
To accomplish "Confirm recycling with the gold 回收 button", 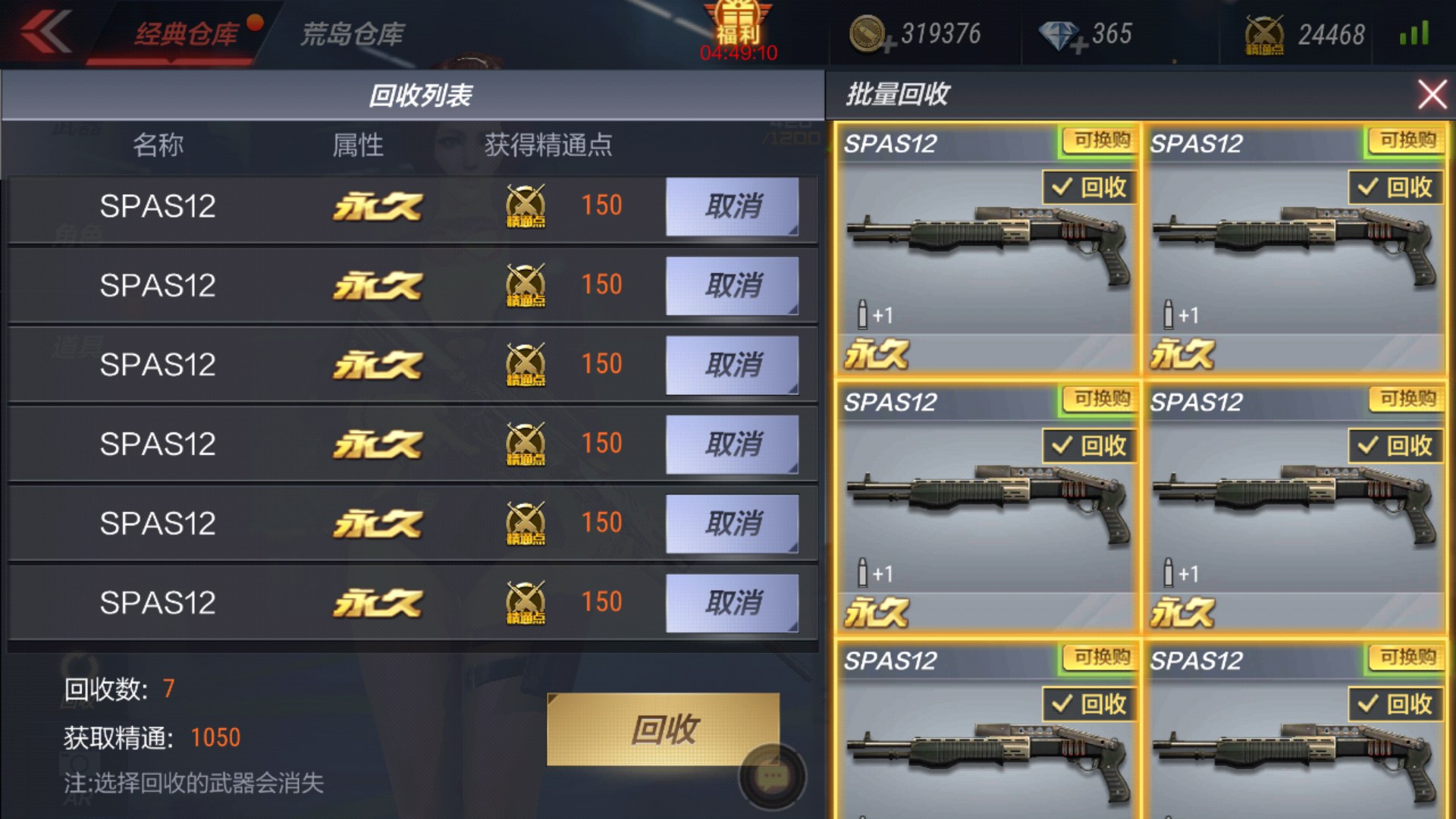I will tap(663, 729).
